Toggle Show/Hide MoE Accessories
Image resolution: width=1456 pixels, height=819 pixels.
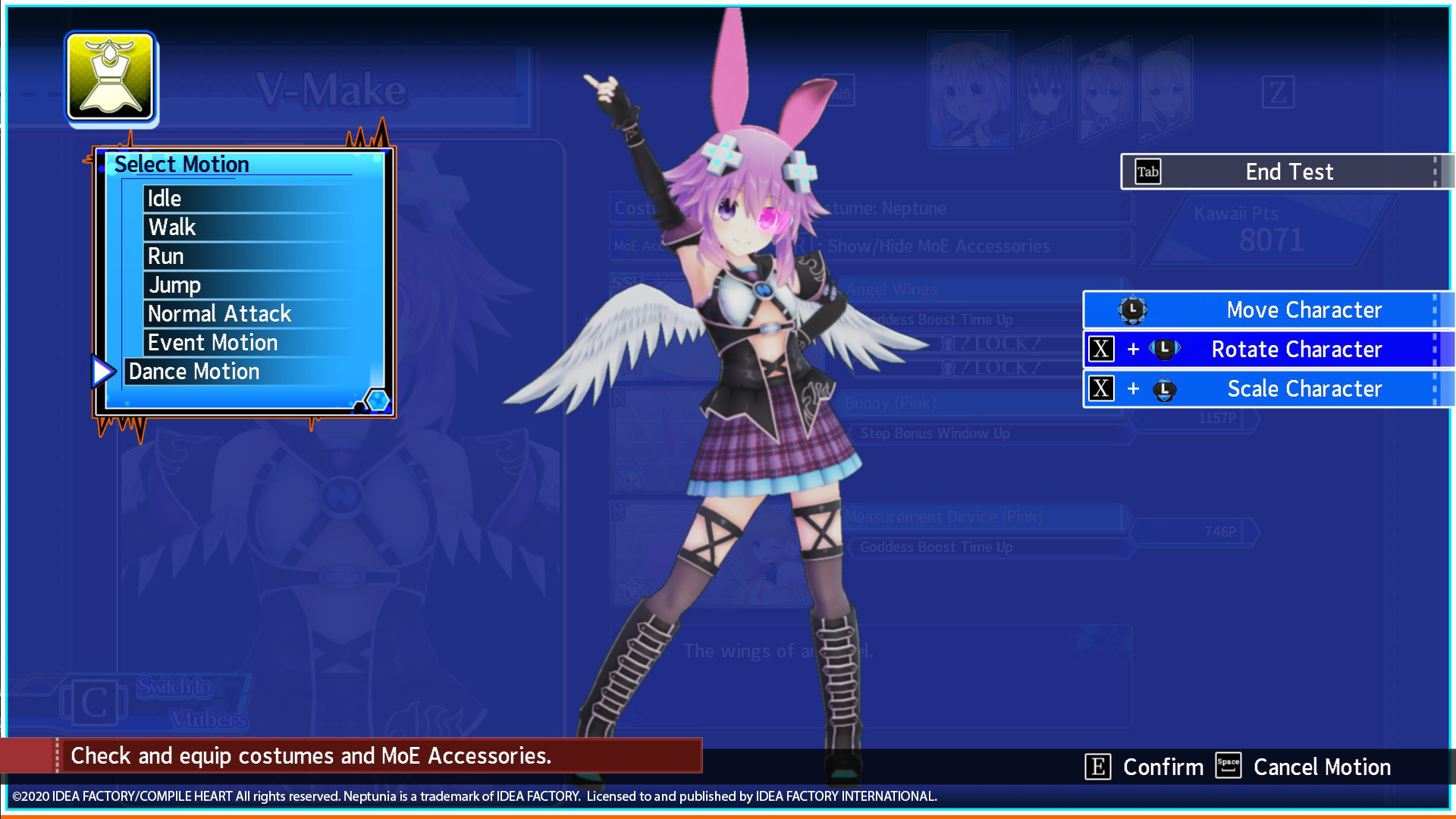point(937,246)
